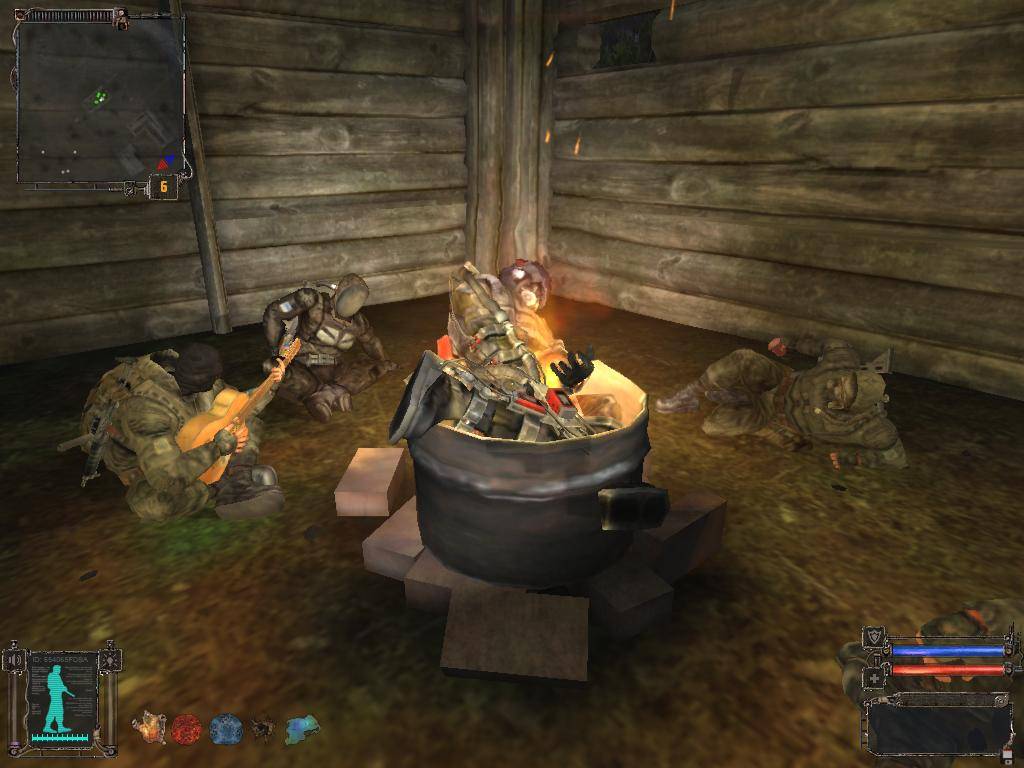Choose the teal crystal artifact on the belt
The width and height of the screenshot is (1024, 768).
coord(302,729)
